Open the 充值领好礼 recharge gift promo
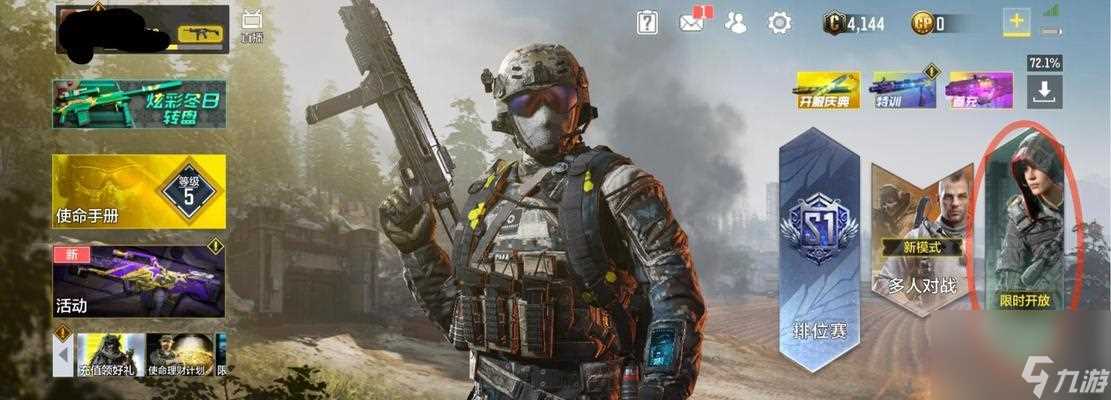This screenshot has height=400, width=1111. [x=111, y=355]
